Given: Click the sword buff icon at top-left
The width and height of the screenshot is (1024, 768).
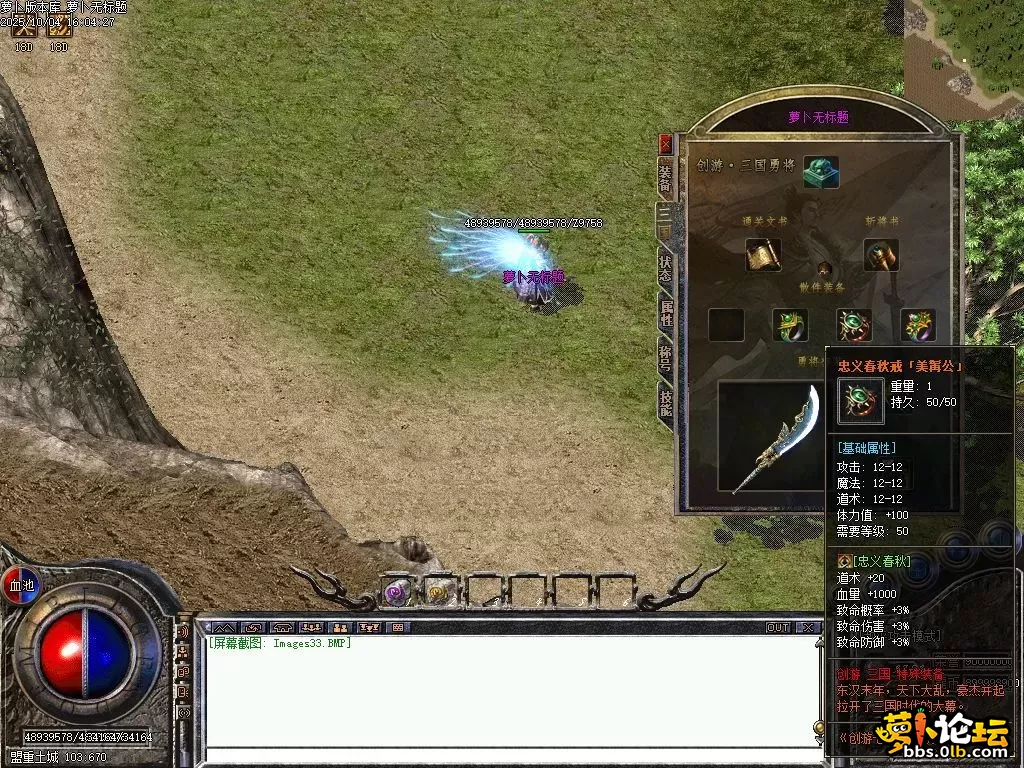Looking at the screenshot, I should click(24, 29).
